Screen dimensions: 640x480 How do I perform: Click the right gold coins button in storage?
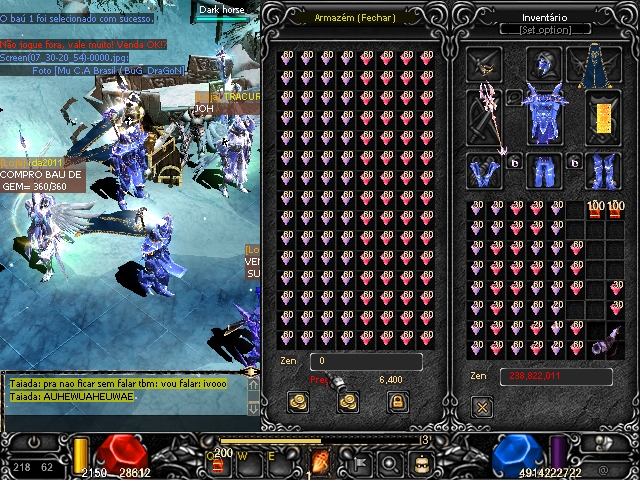[x=347, y=401]
